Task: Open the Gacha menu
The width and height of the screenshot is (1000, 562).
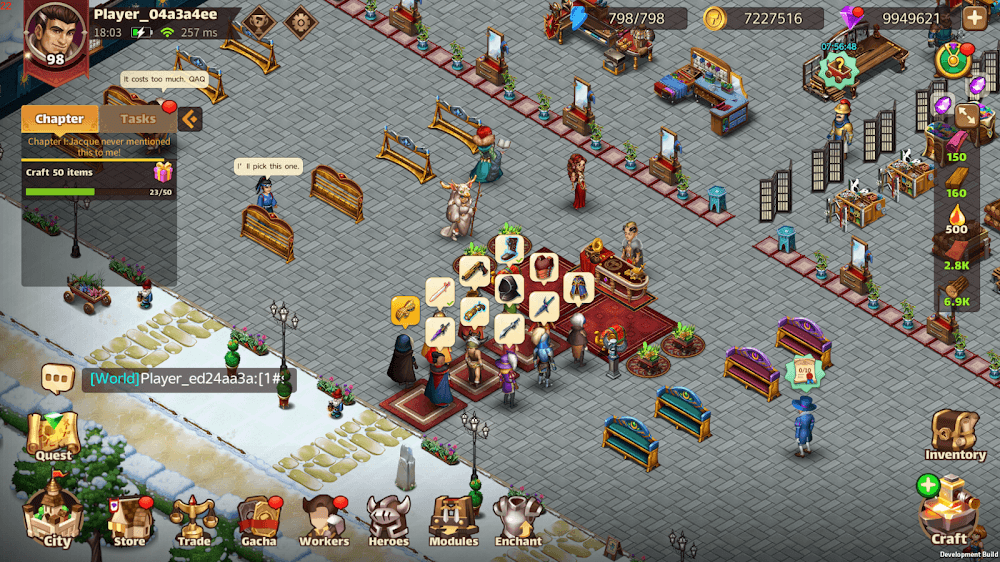Action: [x=259, y=520]
